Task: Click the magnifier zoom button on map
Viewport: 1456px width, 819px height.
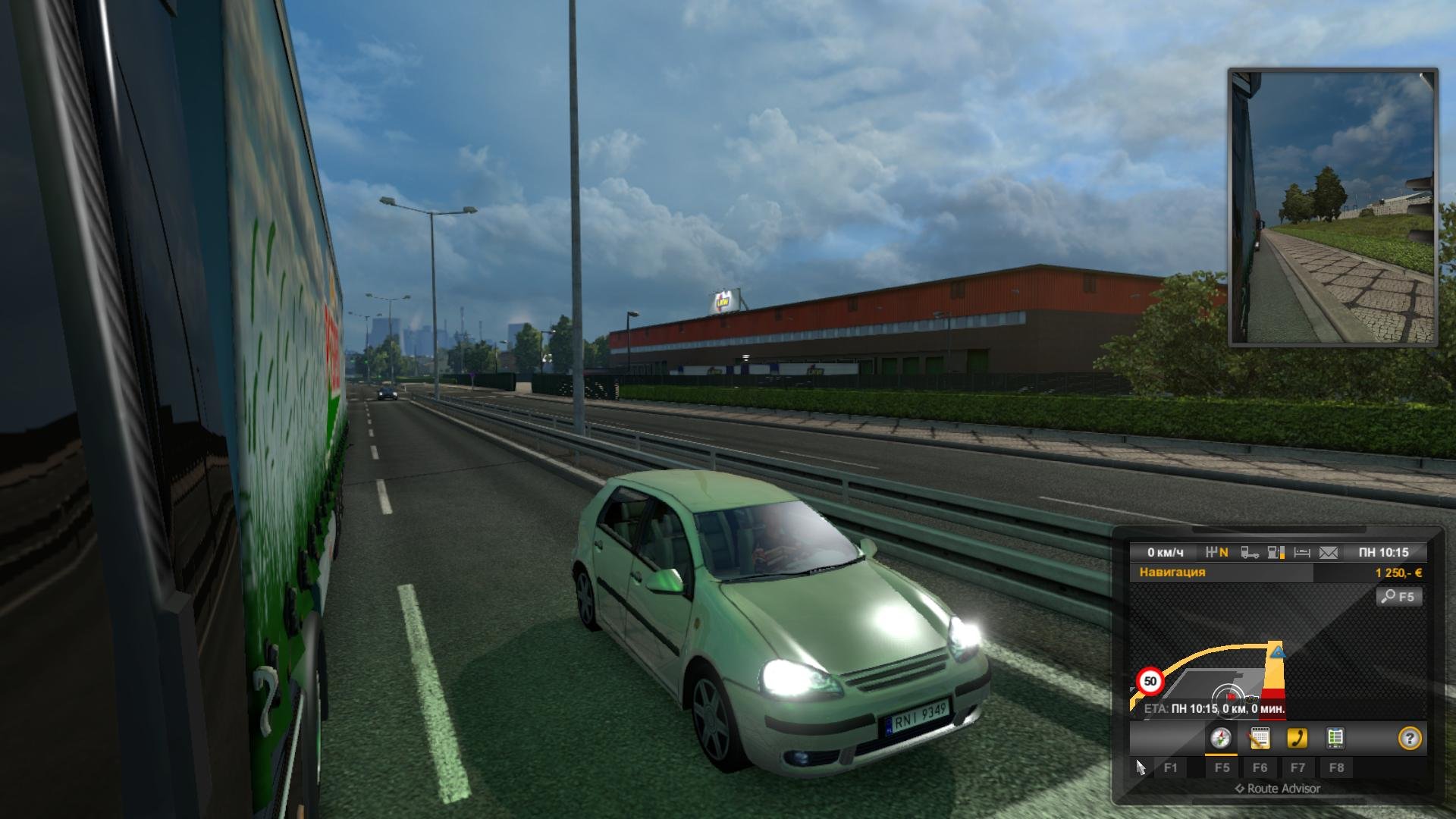Action: tap(1398, 597)
